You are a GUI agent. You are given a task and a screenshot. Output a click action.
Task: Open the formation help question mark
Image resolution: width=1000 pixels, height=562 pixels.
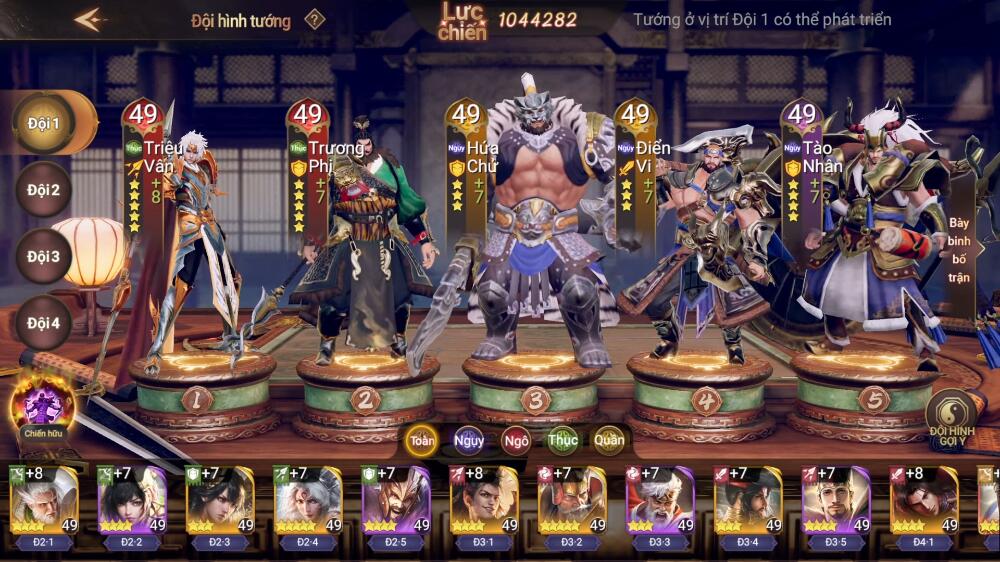[x=314, y=20]
